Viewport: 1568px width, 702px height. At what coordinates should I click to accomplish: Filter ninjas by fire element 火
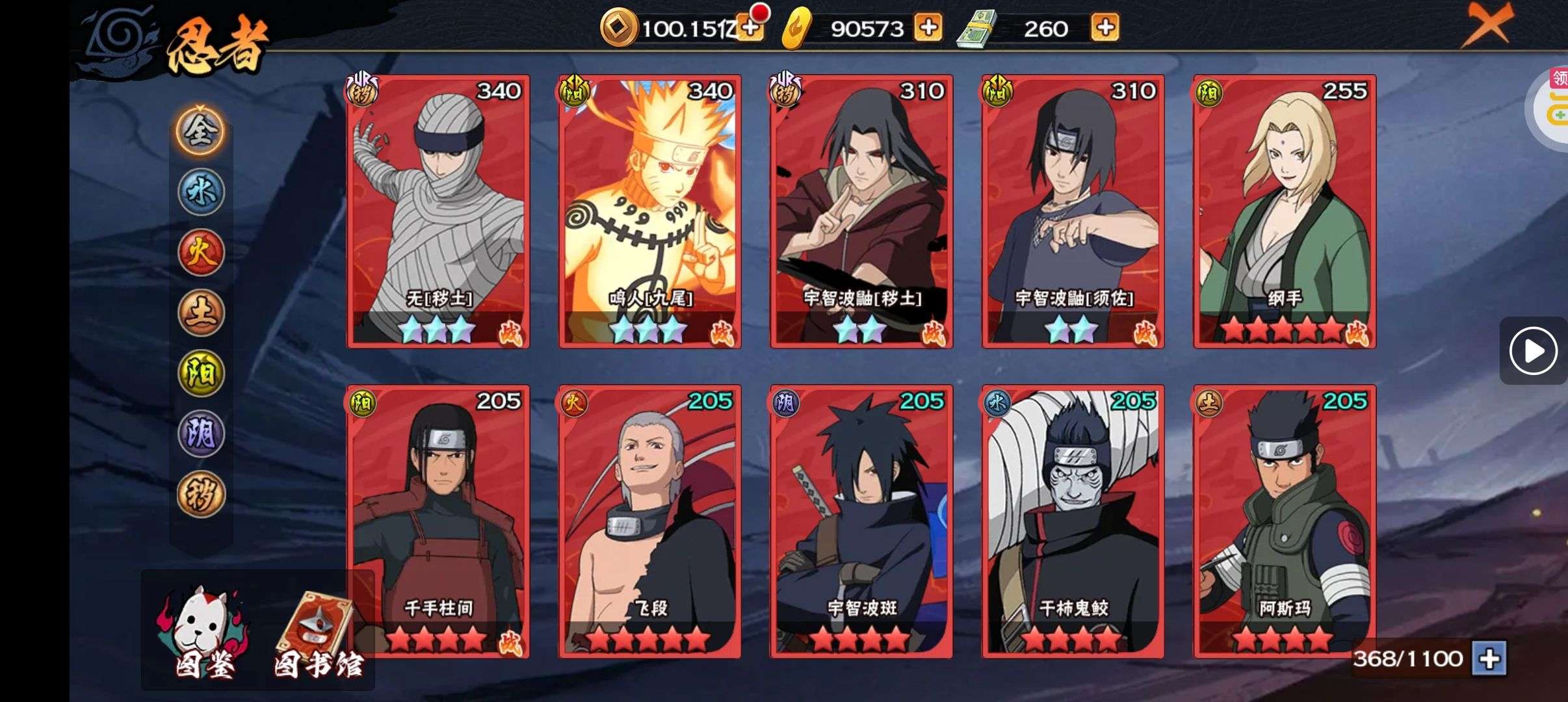(201, 252)
